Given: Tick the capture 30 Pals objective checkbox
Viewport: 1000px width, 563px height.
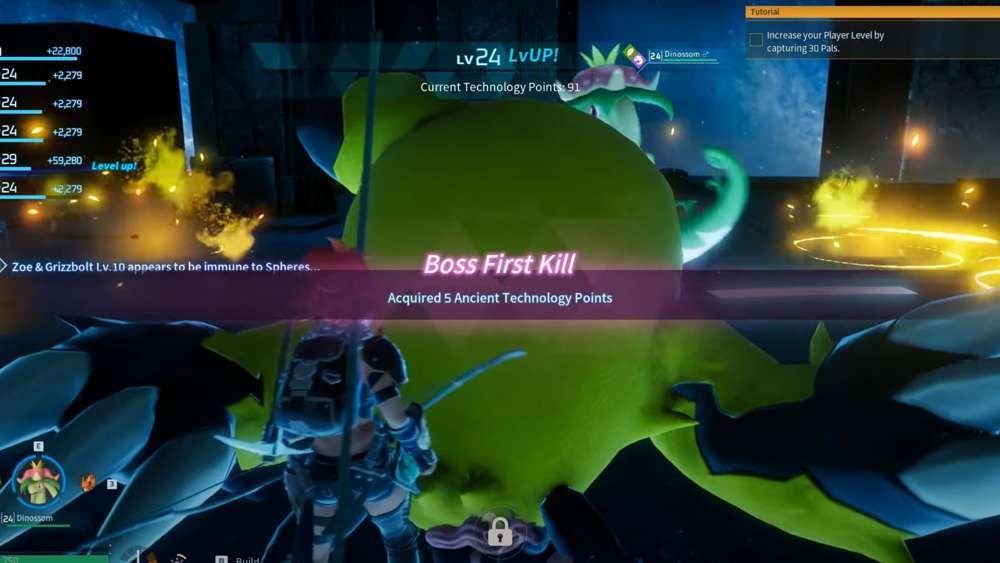Looking at the screenshot, I should tap(756, 40).
